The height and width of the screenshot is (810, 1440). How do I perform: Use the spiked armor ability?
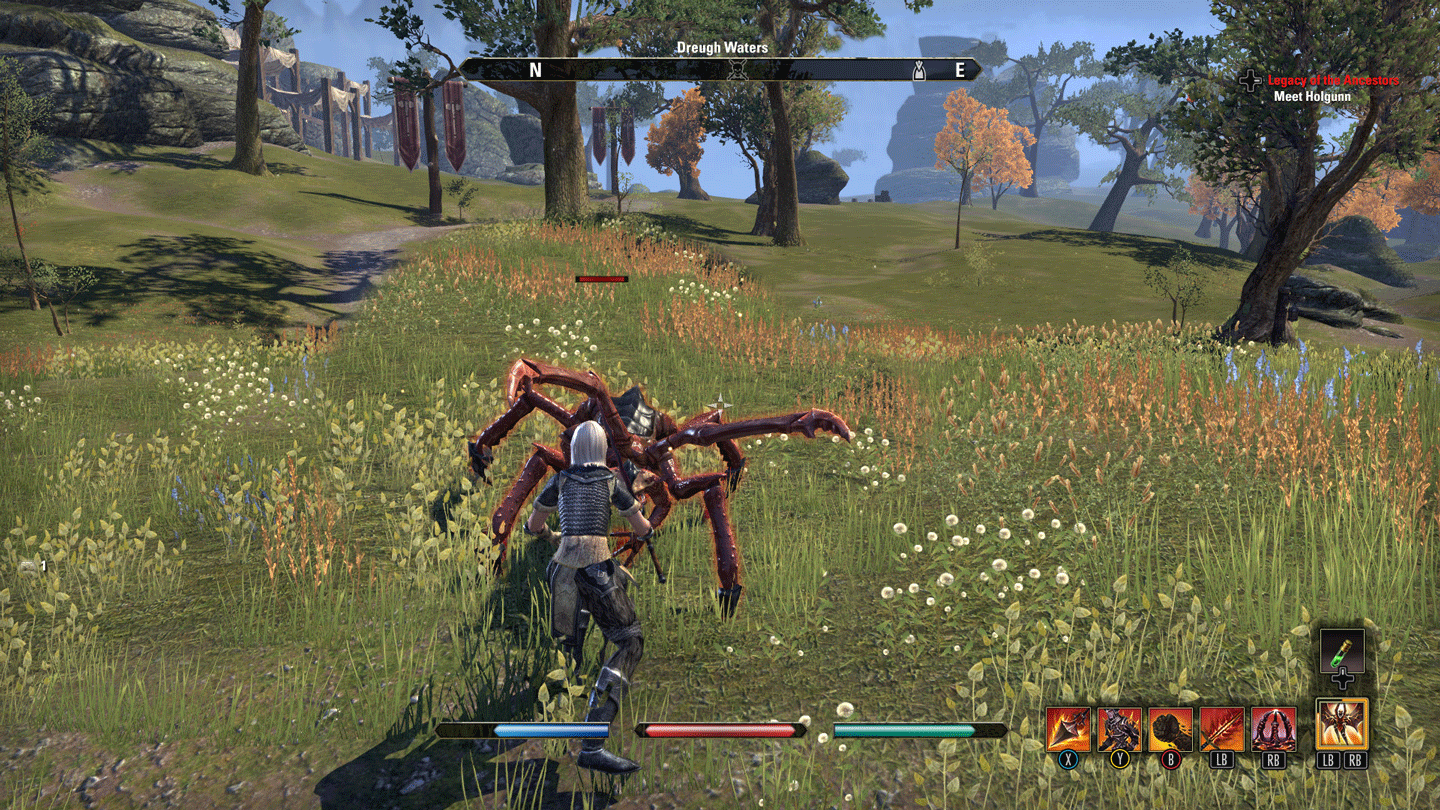(1120, 729)
